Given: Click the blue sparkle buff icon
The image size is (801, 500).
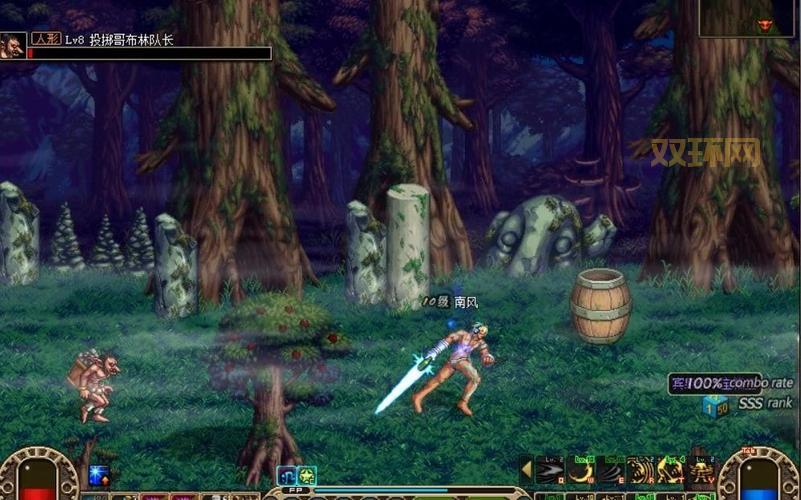Looking at the screenshot, I should click(x=98, y=475).
